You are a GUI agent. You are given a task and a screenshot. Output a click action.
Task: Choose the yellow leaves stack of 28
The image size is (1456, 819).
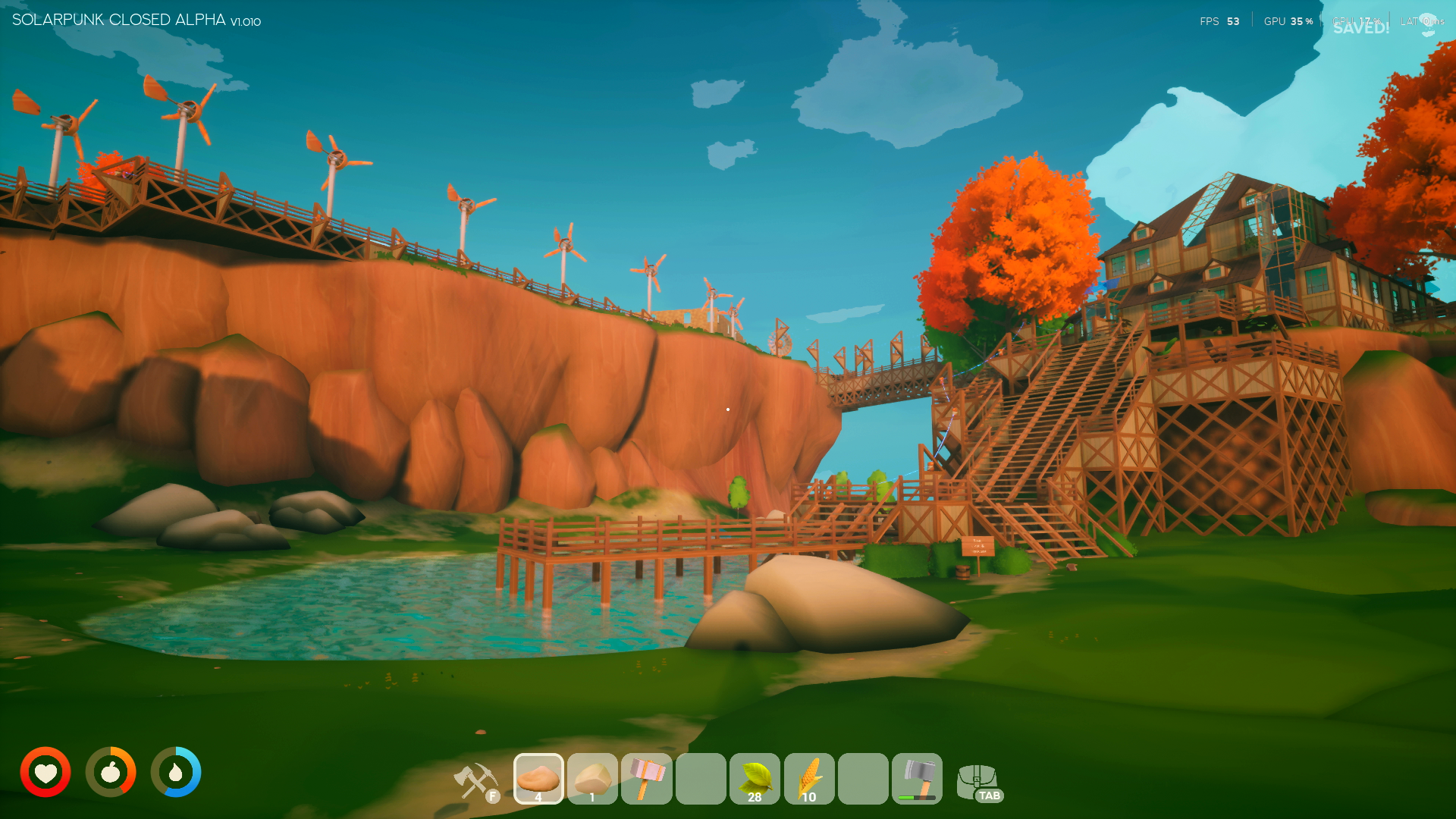(x=755, y=778)
